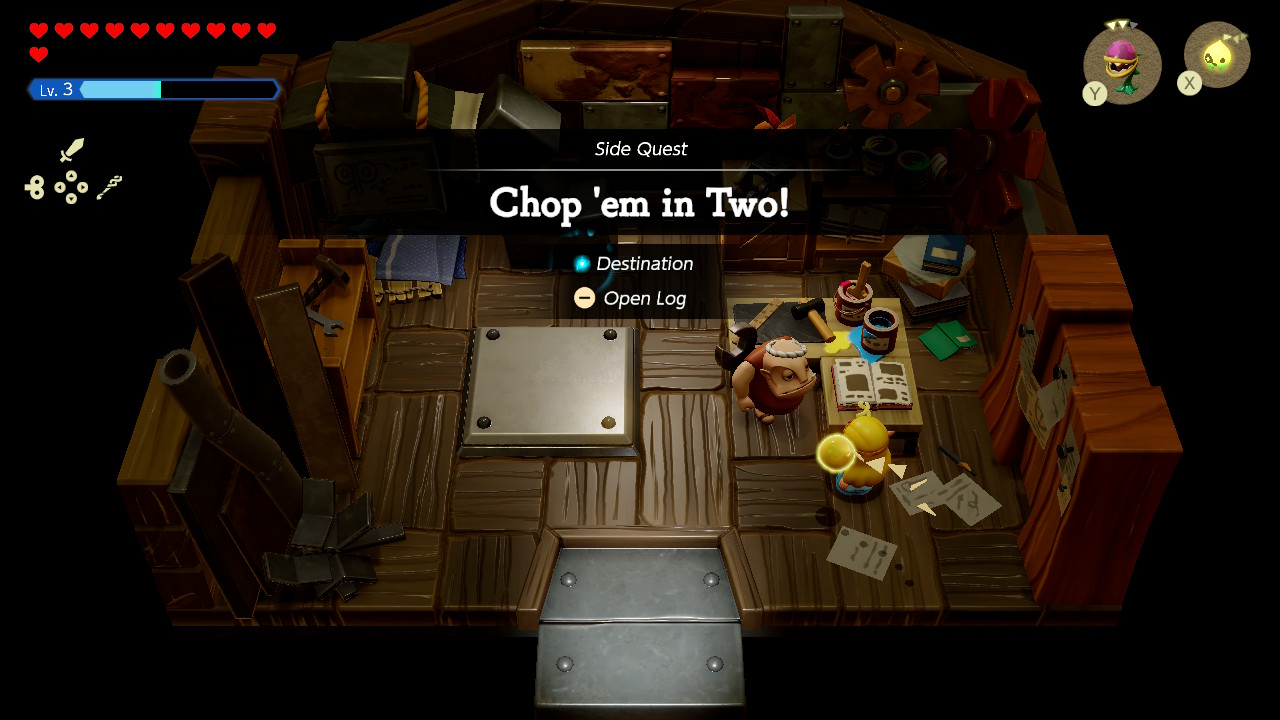The image size is (1280, 720).
Task: Select the plant echo in the Y slot
Action: [x=1123, y=64]
